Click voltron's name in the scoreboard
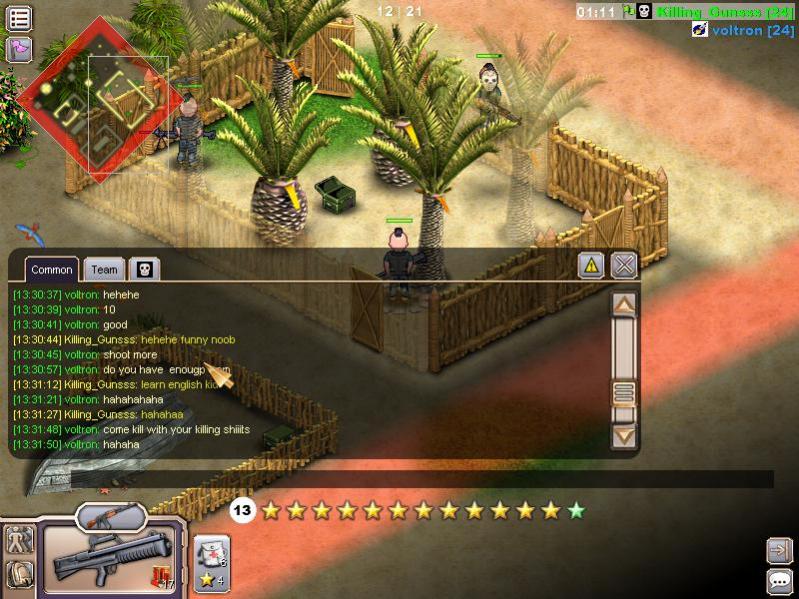The height and width of the screenshot is (599, 799). pyautogui.click(x=739, y=31)
